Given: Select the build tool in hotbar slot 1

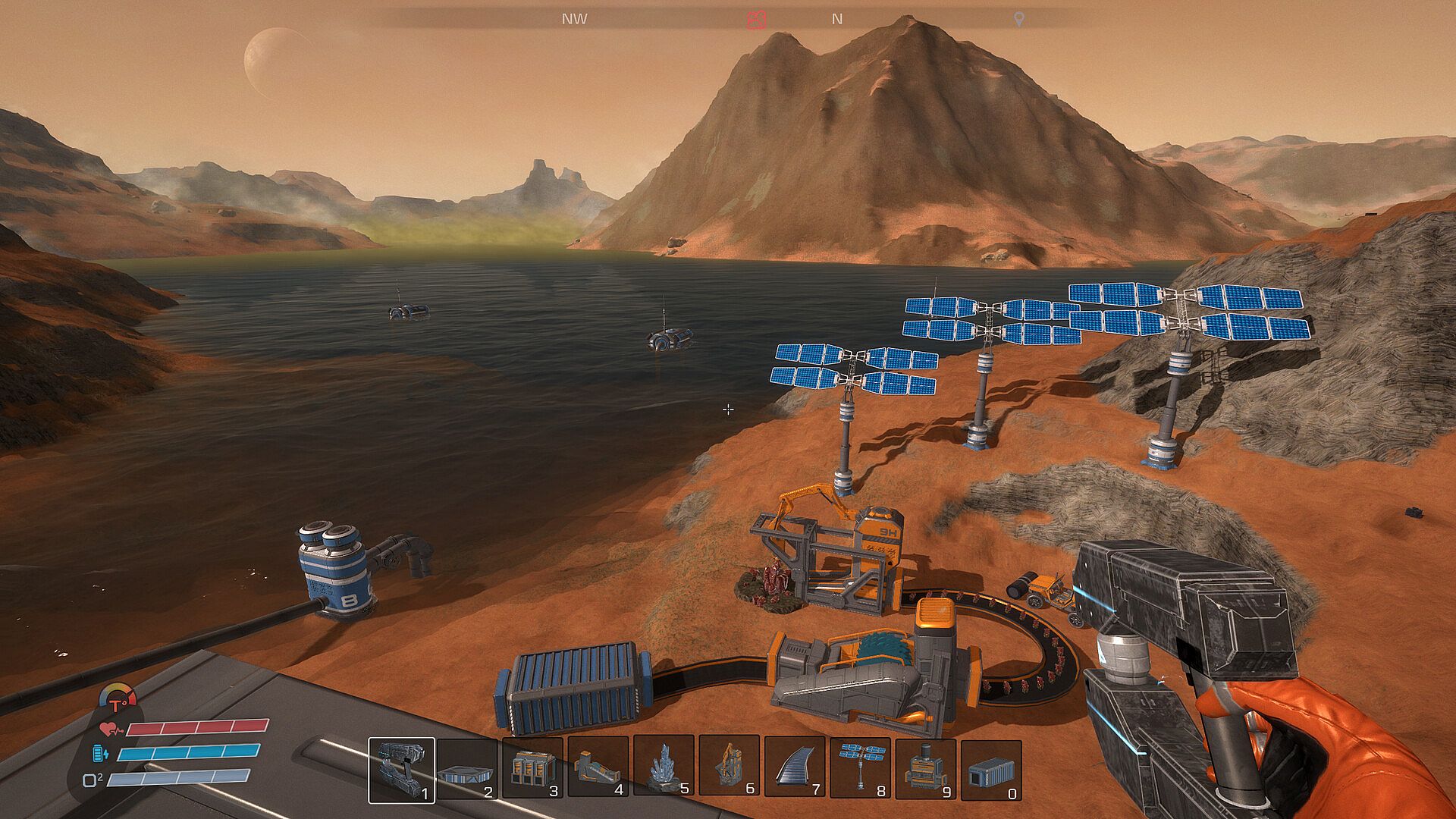Looking at the screenshot, I should 401,769.
